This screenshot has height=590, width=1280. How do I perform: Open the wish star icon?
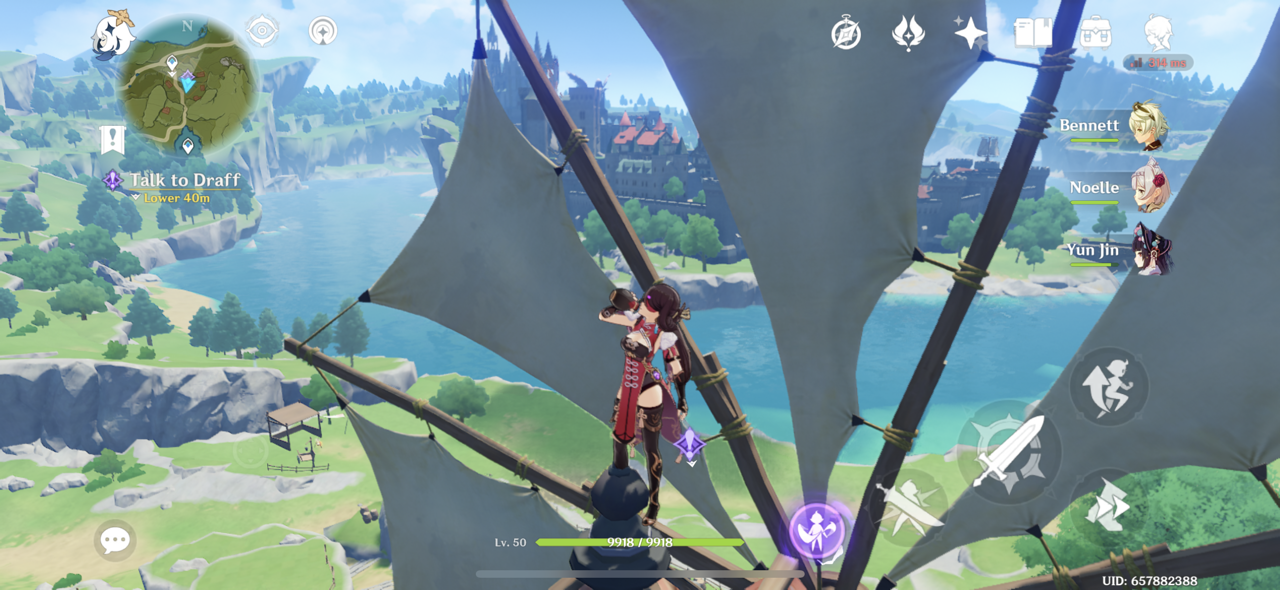tap(969, 33)
